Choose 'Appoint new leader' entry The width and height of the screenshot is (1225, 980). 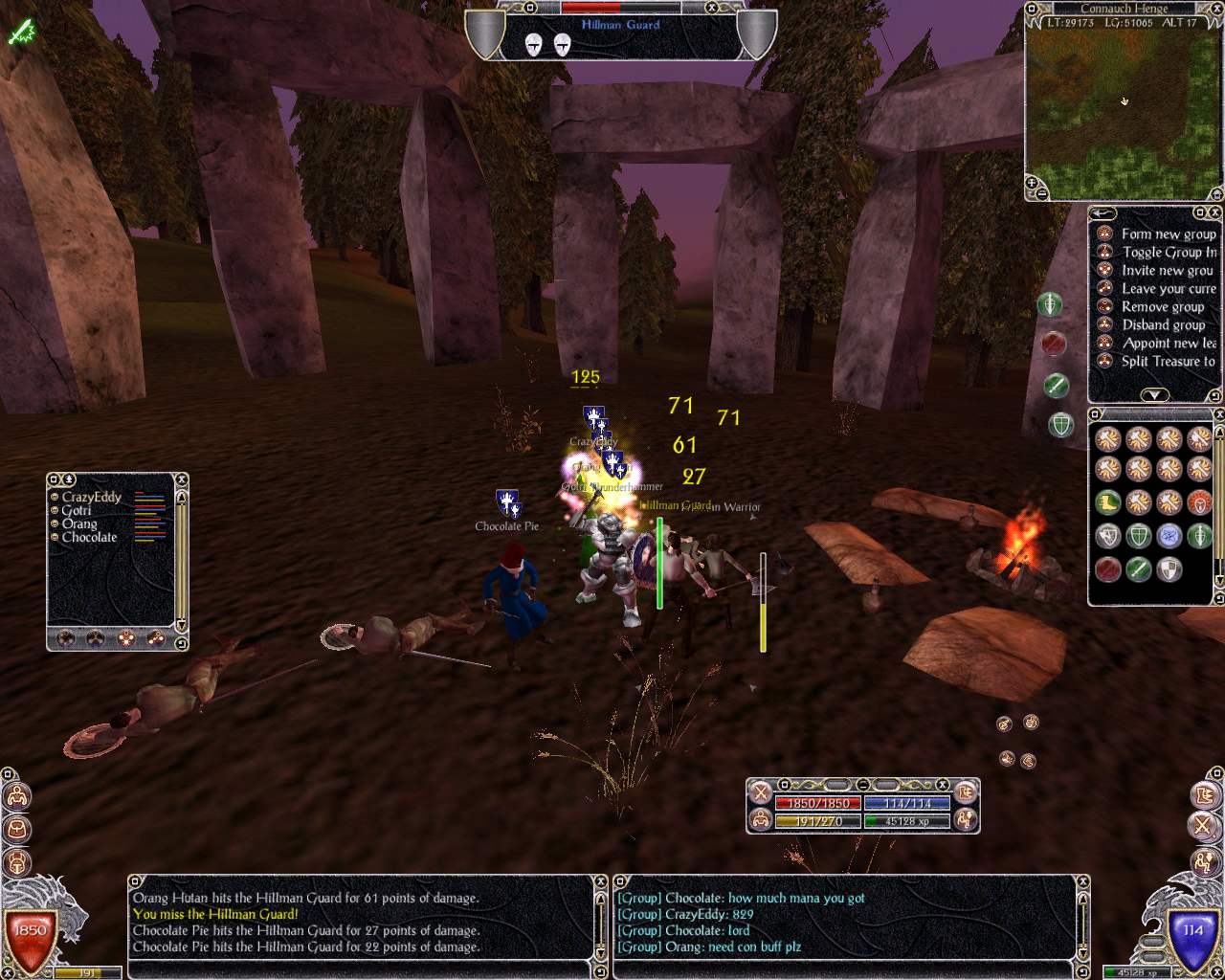[x=1169, y=343]
